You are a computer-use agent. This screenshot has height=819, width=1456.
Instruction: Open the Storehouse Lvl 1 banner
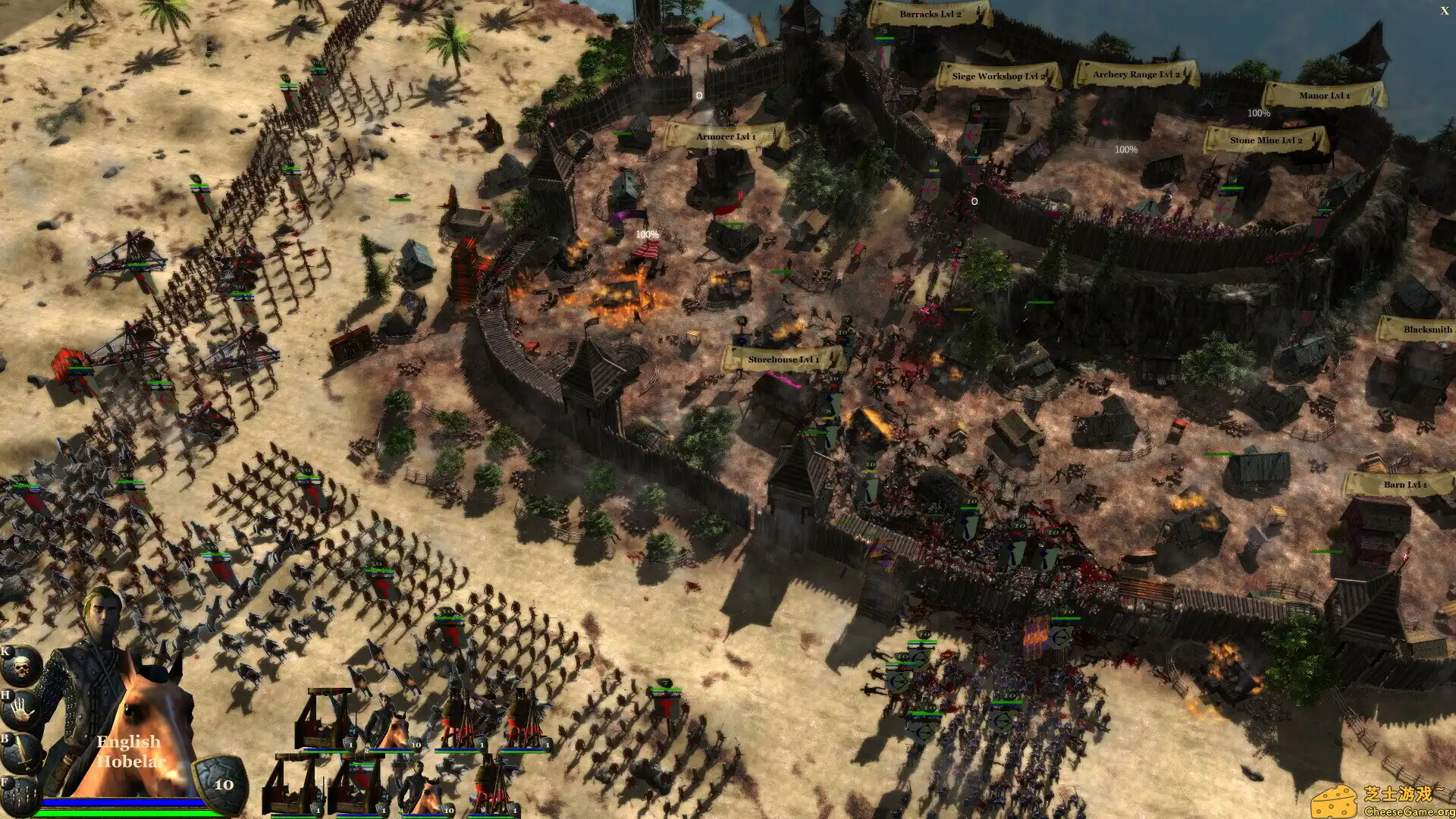click(783, 360)
